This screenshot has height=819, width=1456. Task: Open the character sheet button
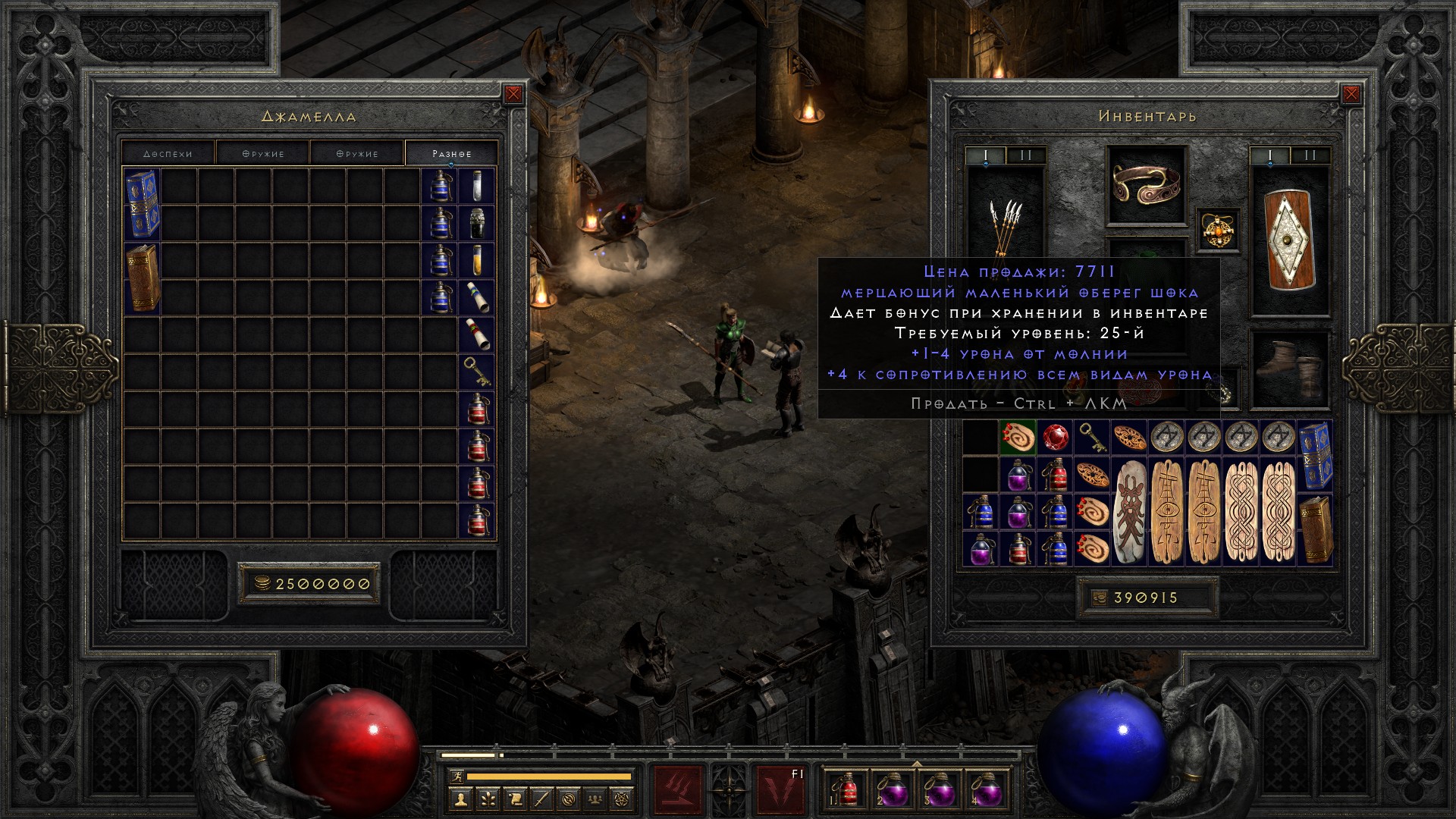(460, 799)
